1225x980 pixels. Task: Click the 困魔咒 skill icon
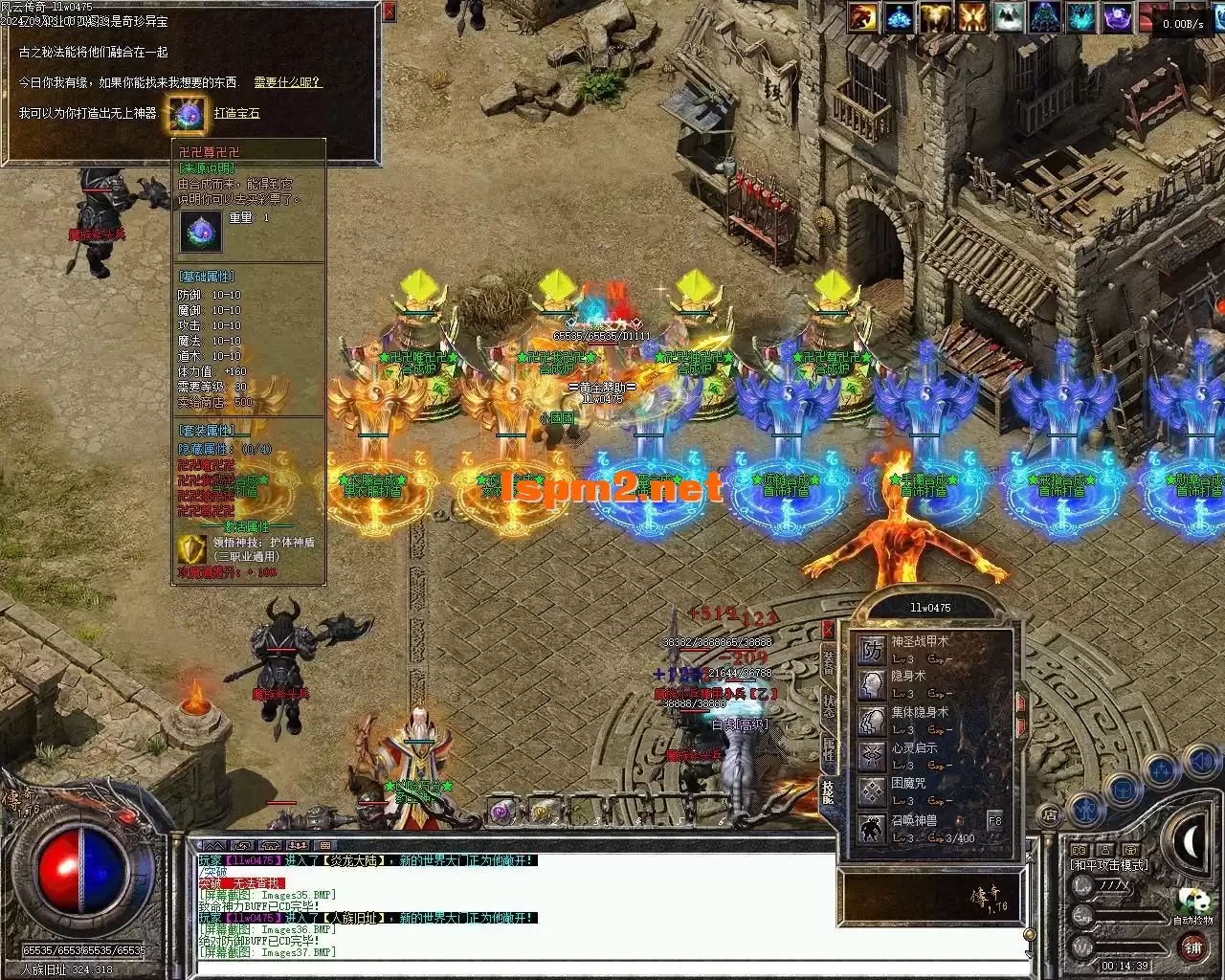[x=872, y=791]
